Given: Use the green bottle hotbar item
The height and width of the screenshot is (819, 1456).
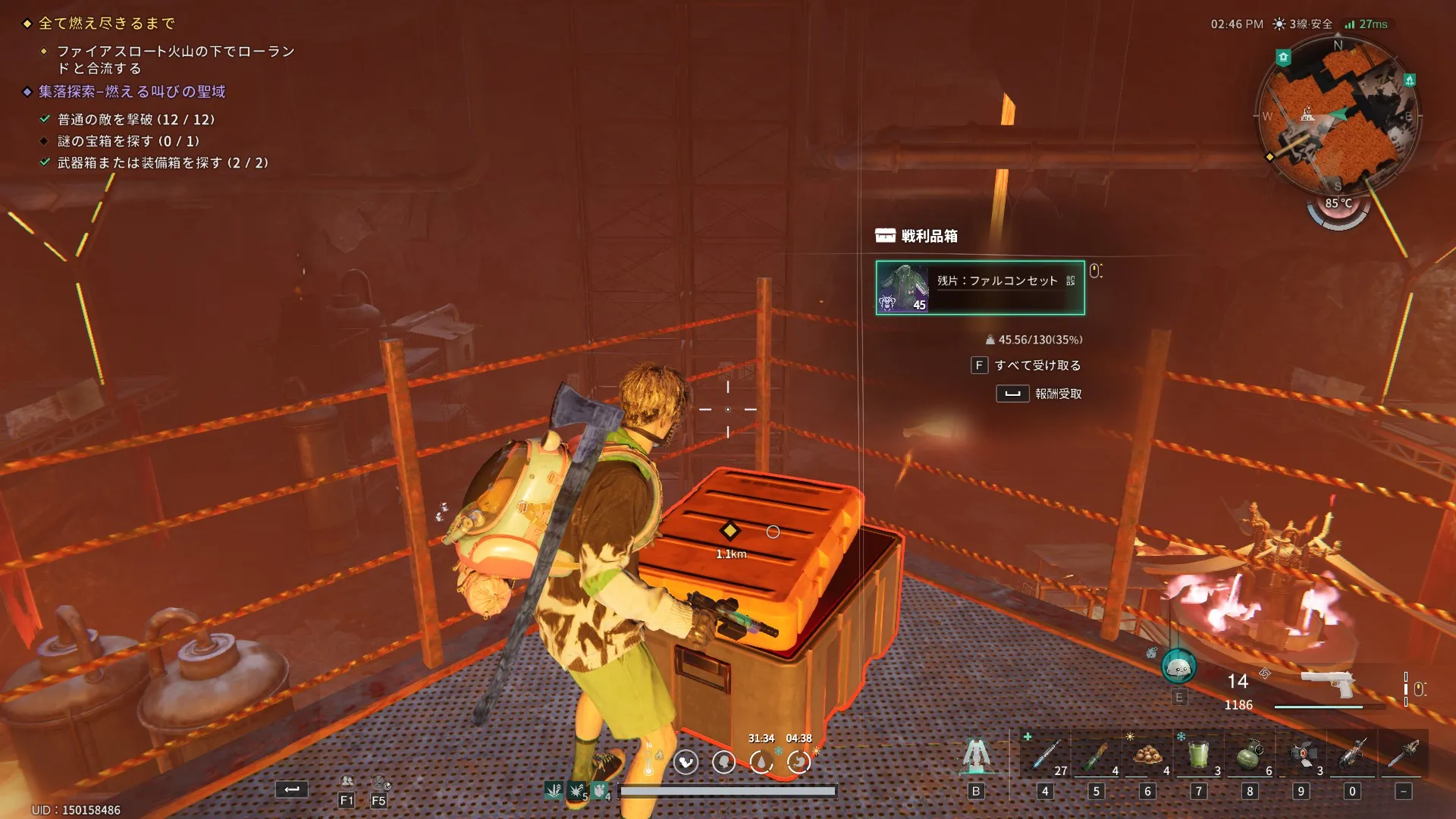Looking at the screenshot, I should 1096,755.
